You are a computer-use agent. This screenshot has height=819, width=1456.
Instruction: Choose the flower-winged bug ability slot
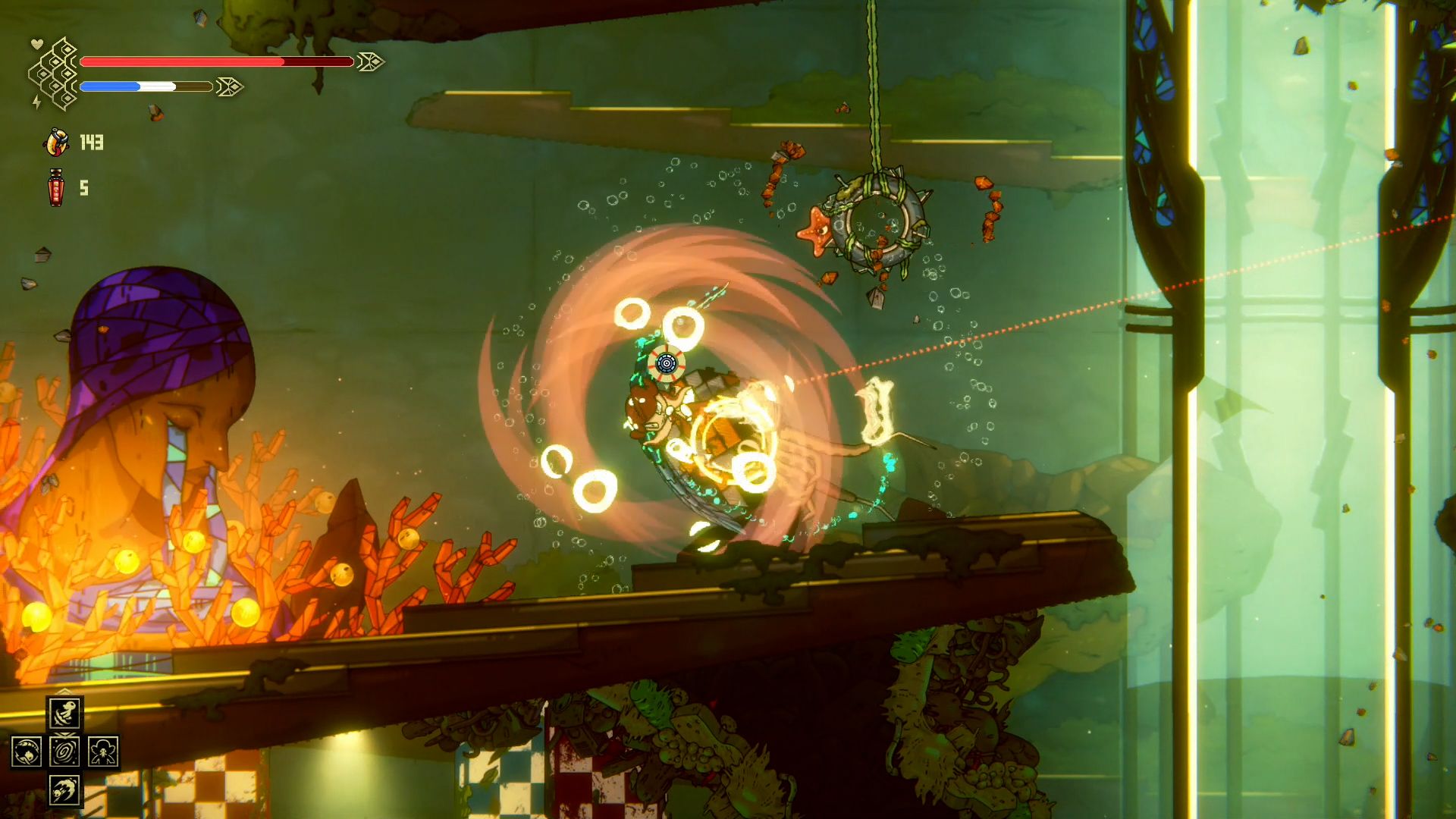coord(103,752)
